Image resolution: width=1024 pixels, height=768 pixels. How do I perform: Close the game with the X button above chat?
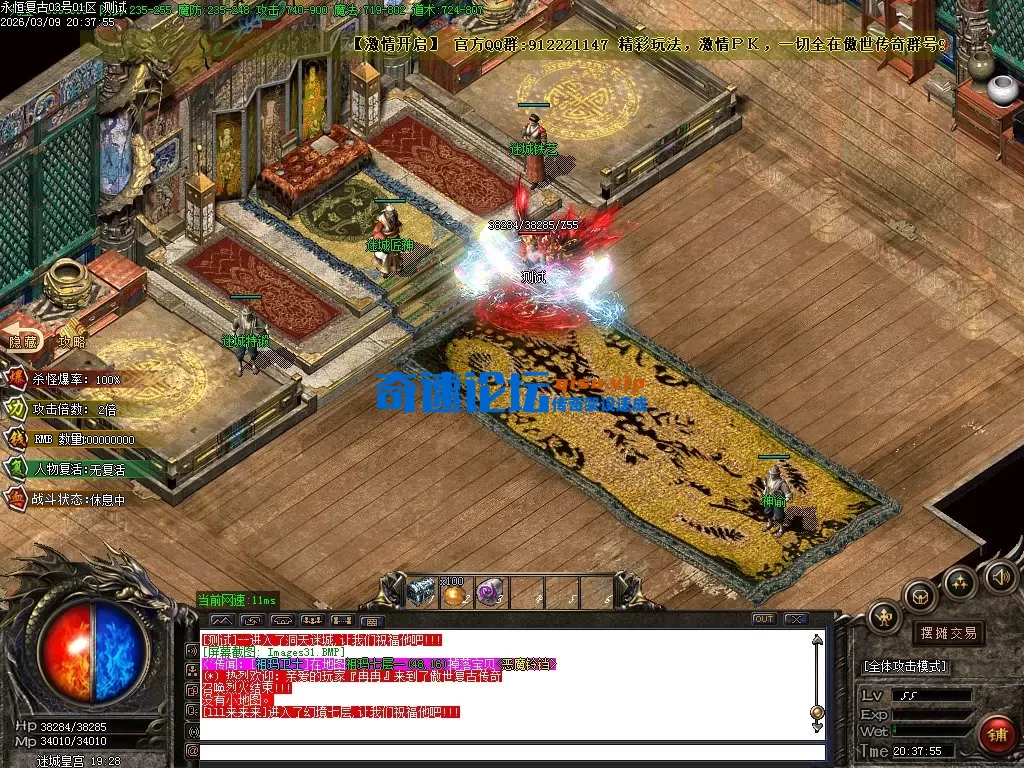pos(796,619)
